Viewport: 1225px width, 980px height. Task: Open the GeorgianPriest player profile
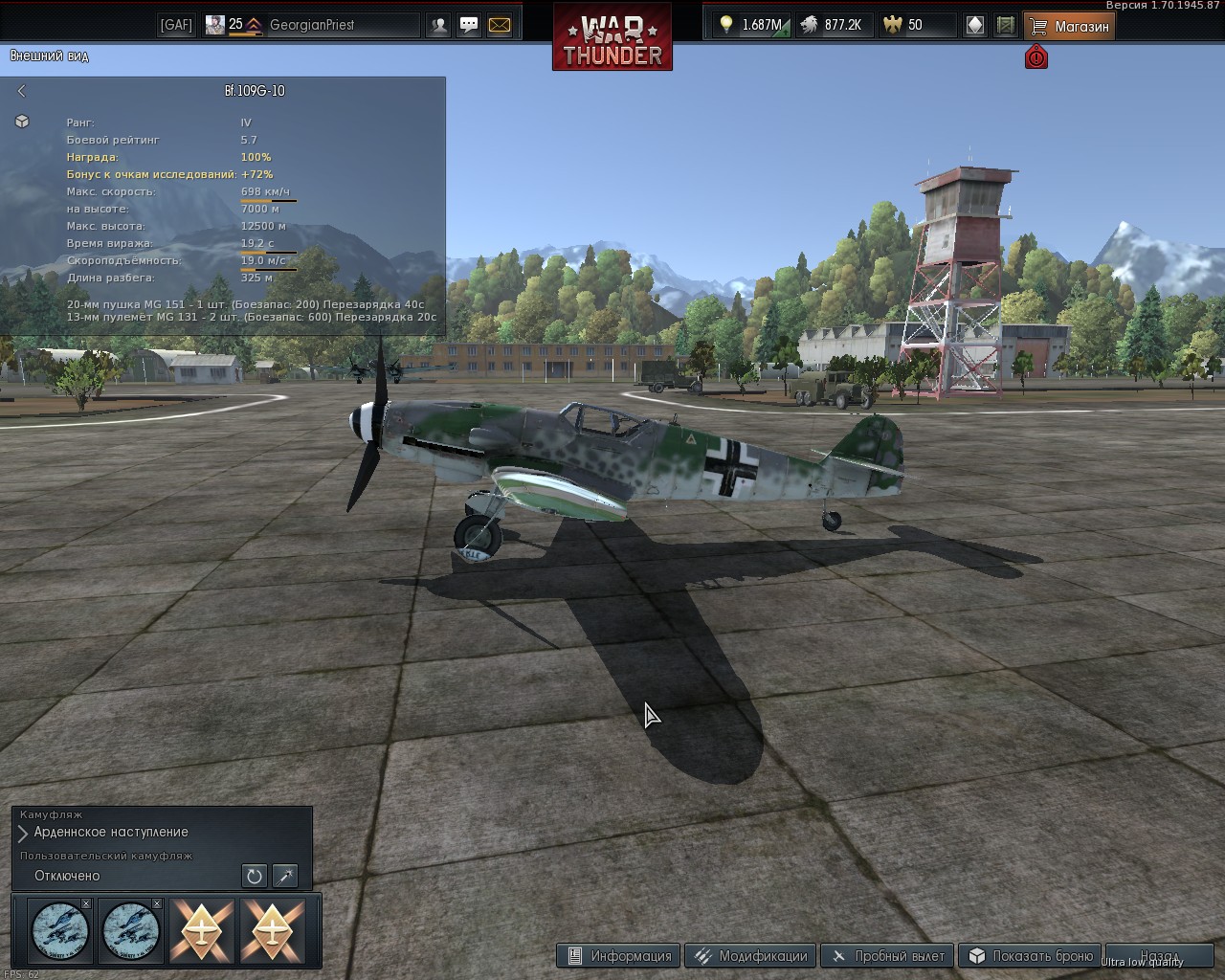pyautogui.click(x=311, y=25)
